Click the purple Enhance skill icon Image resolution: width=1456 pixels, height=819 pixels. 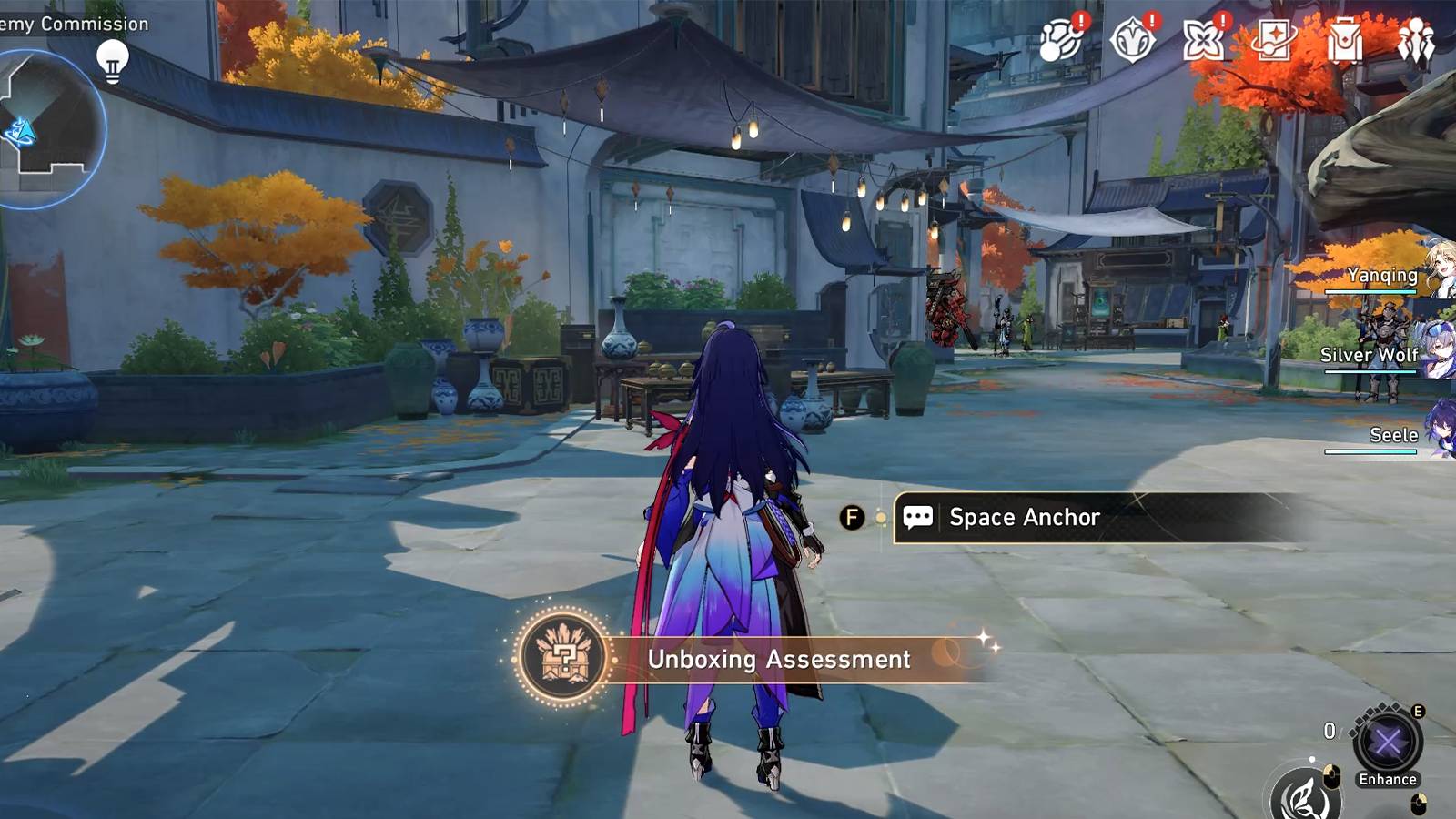click(1387, 739)
